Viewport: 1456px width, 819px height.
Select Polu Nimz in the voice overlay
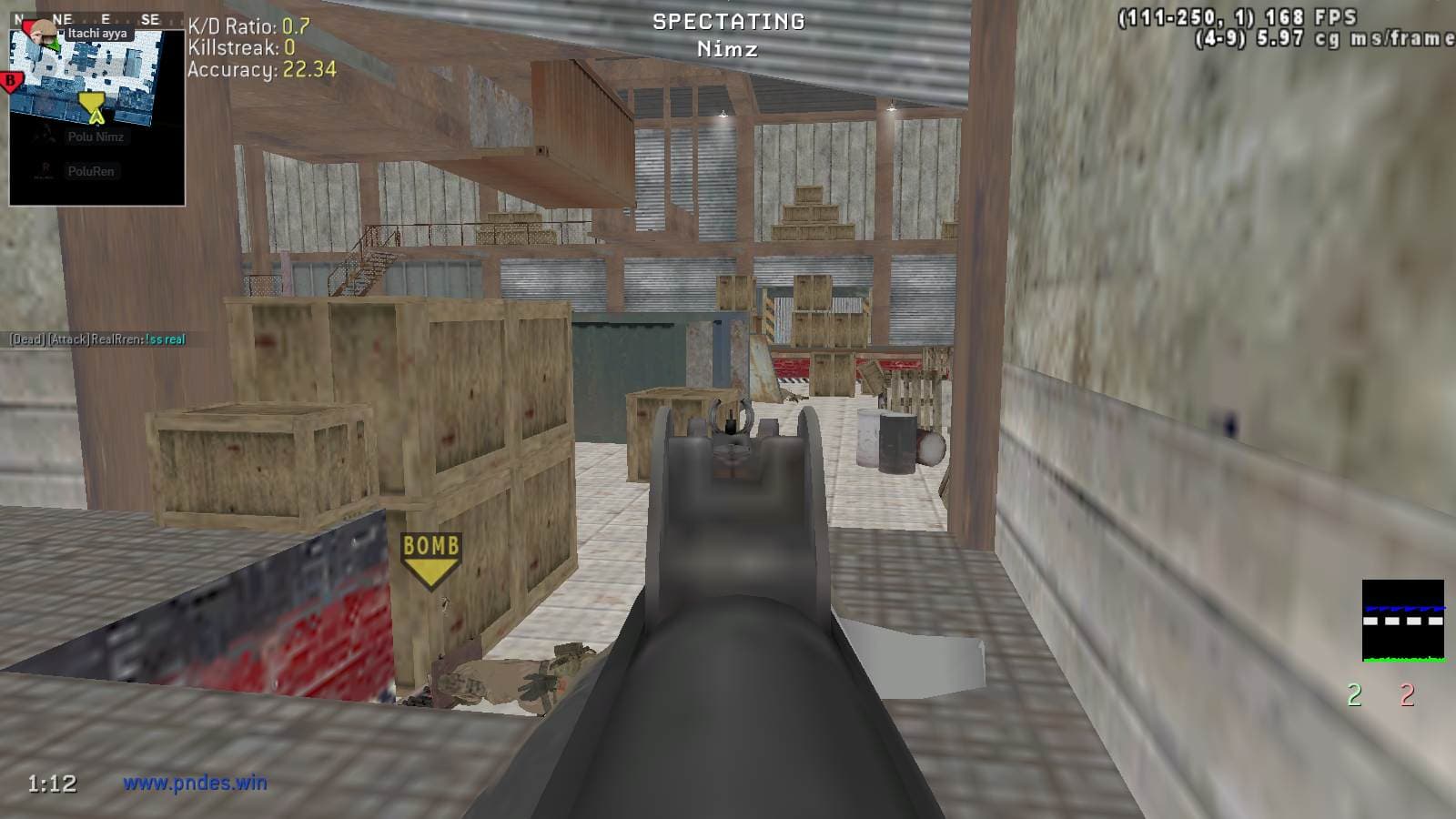click(x=95, y=136)
